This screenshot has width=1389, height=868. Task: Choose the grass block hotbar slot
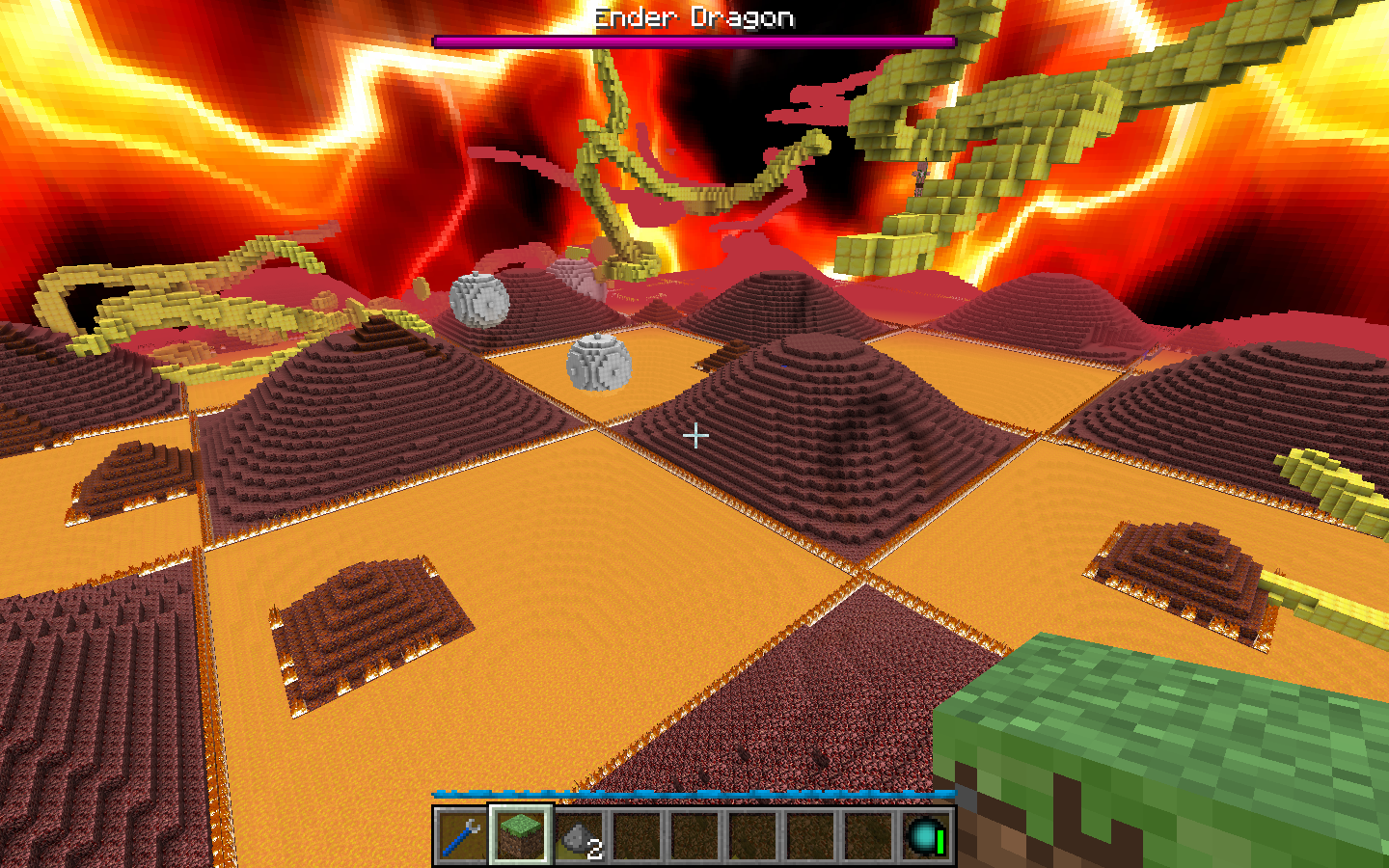pyautogui.click(x=520, y=835)
